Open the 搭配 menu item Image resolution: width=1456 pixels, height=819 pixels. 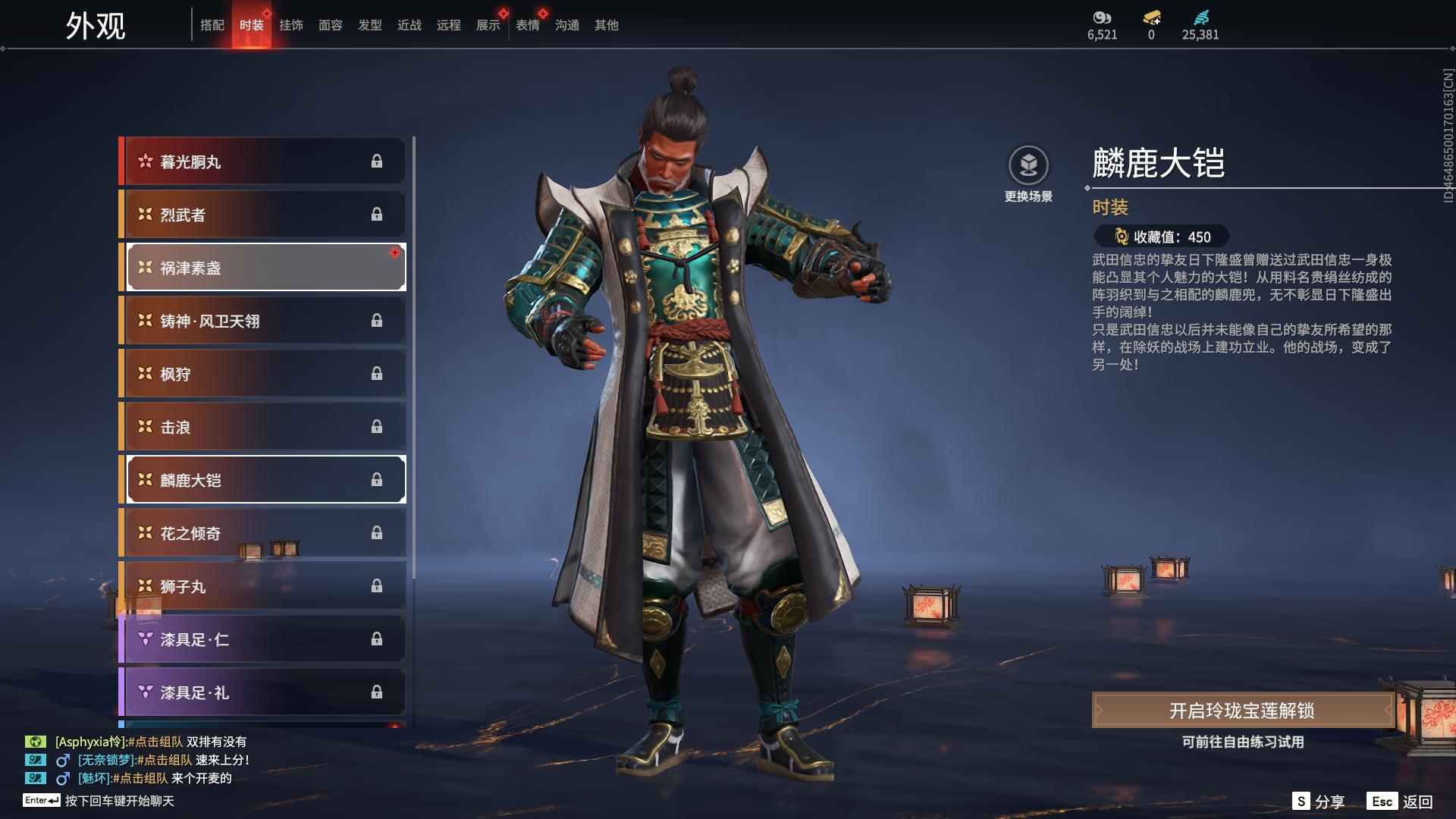tap(213, 25)
